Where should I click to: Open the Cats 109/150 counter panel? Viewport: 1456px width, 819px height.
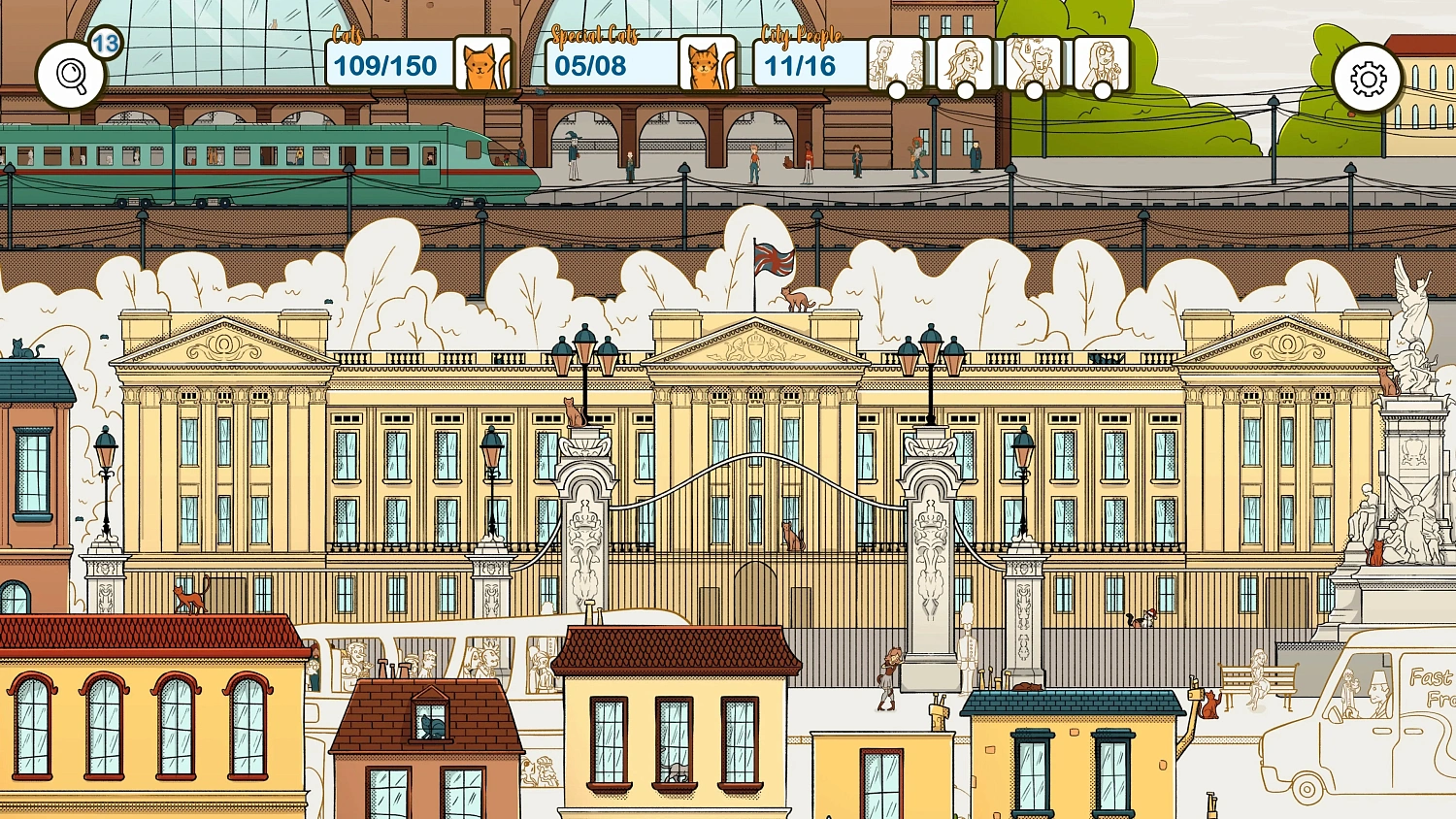[x=387, y=64]
